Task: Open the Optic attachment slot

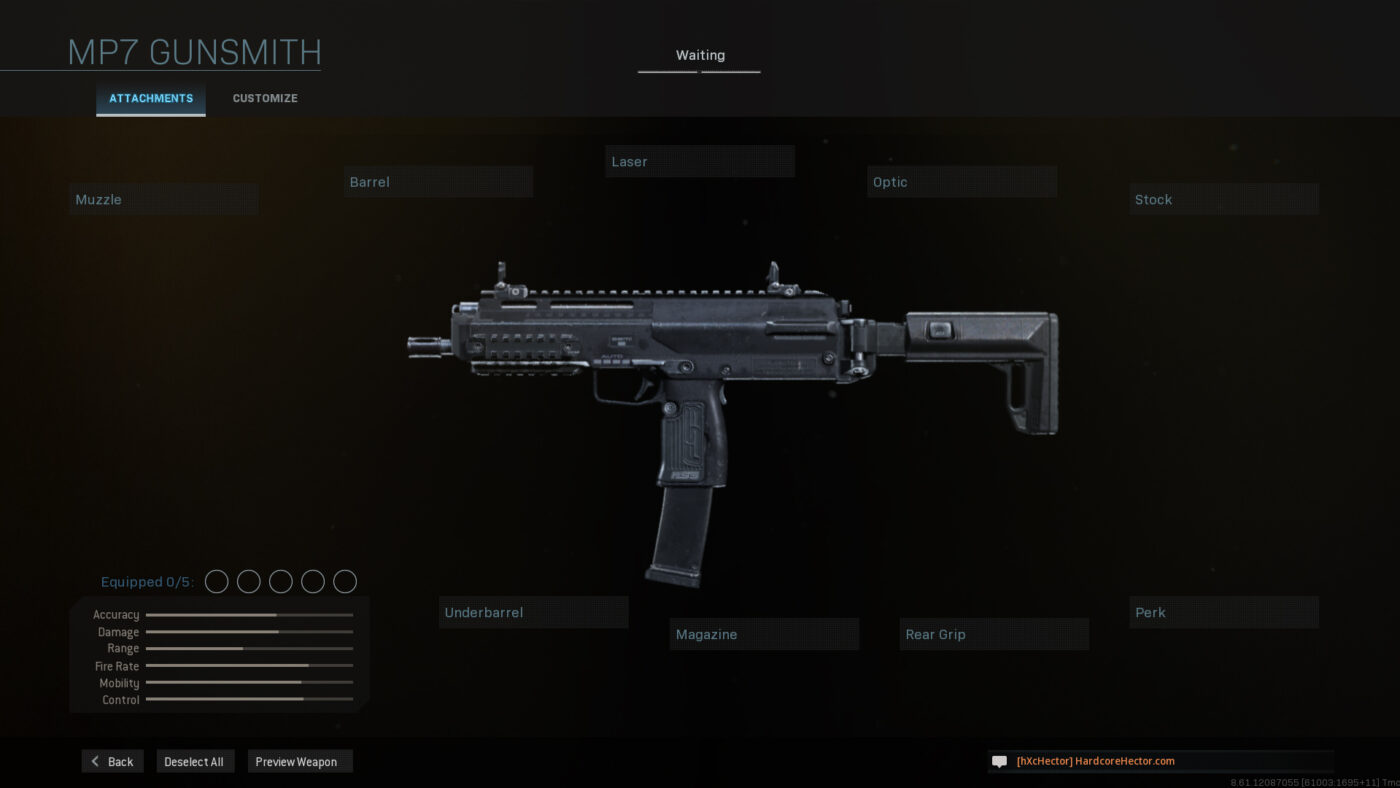Action: tap(961, 181)
